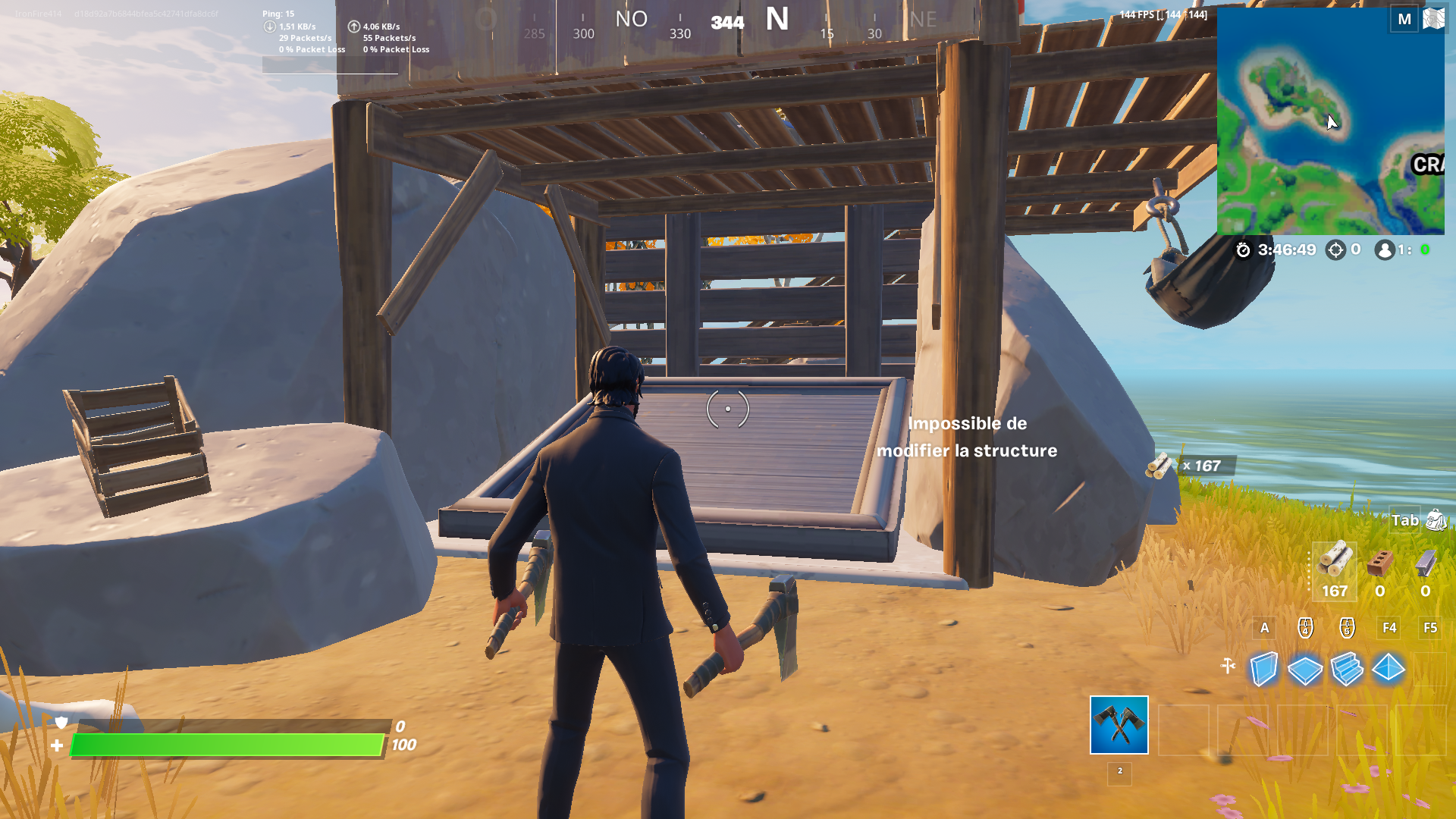The height and width of the screenshot is (819, 1456).
Task: Click the stopwatch icon beside the match timer
Action: [1244, 250]
